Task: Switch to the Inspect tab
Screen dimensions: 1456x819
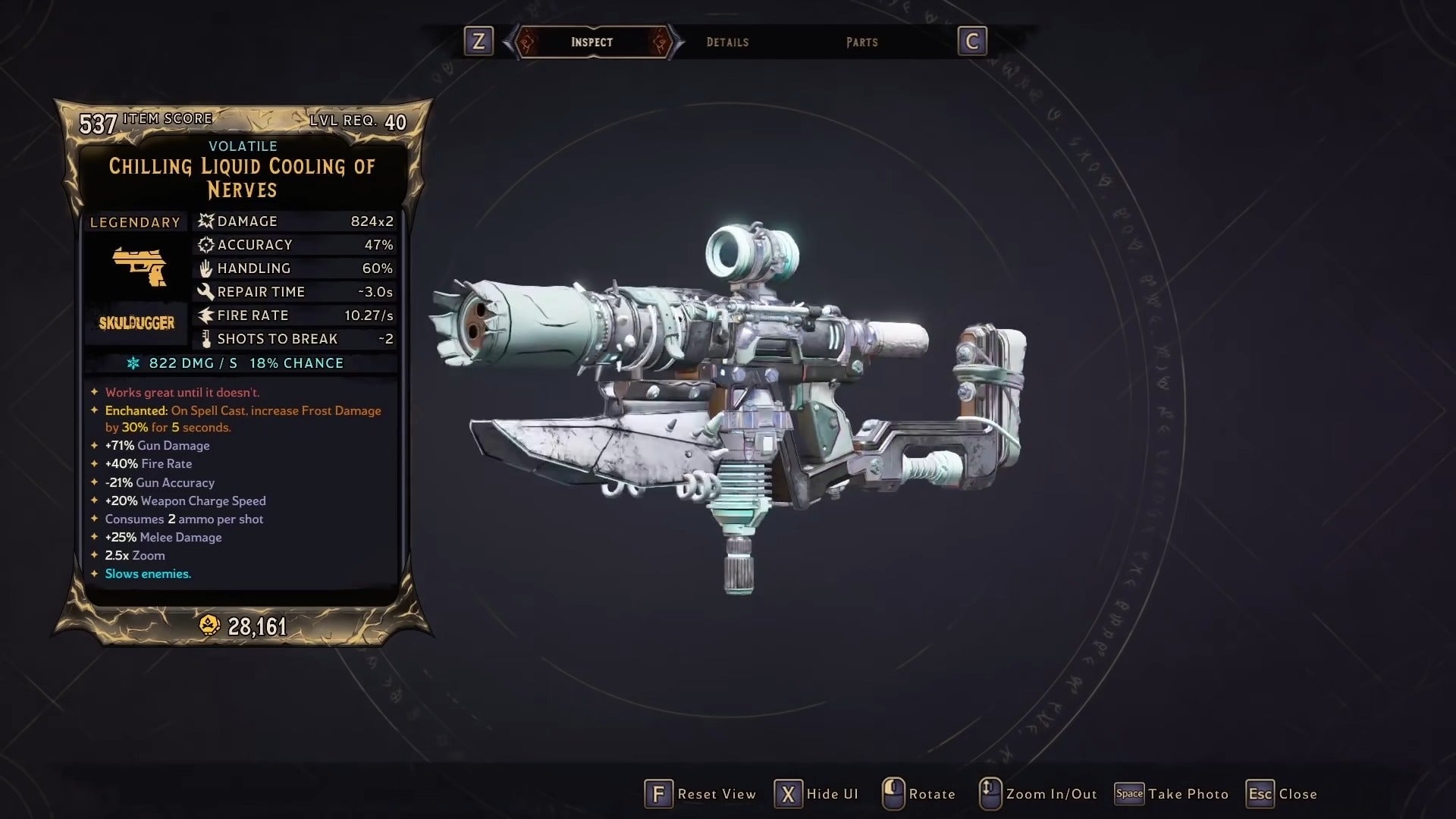Action: pos(591,42)
